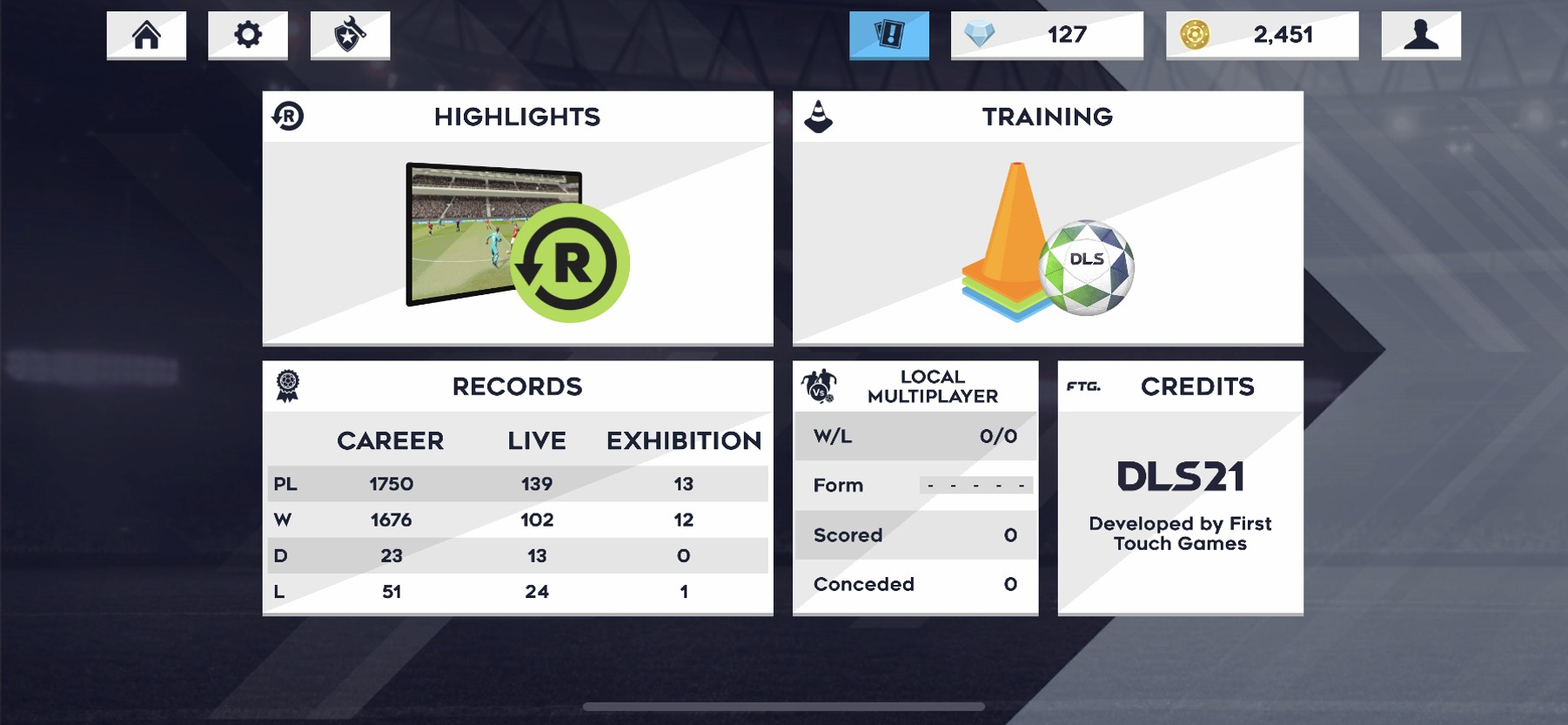Open the Highlights replay panel
1568x725 pixels.
518,218
